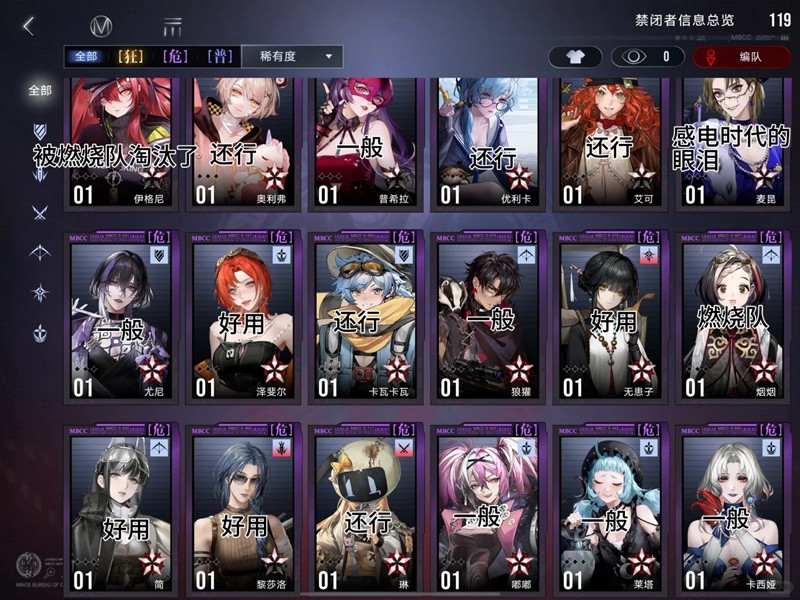Filter by 危 rank tab

176,57
